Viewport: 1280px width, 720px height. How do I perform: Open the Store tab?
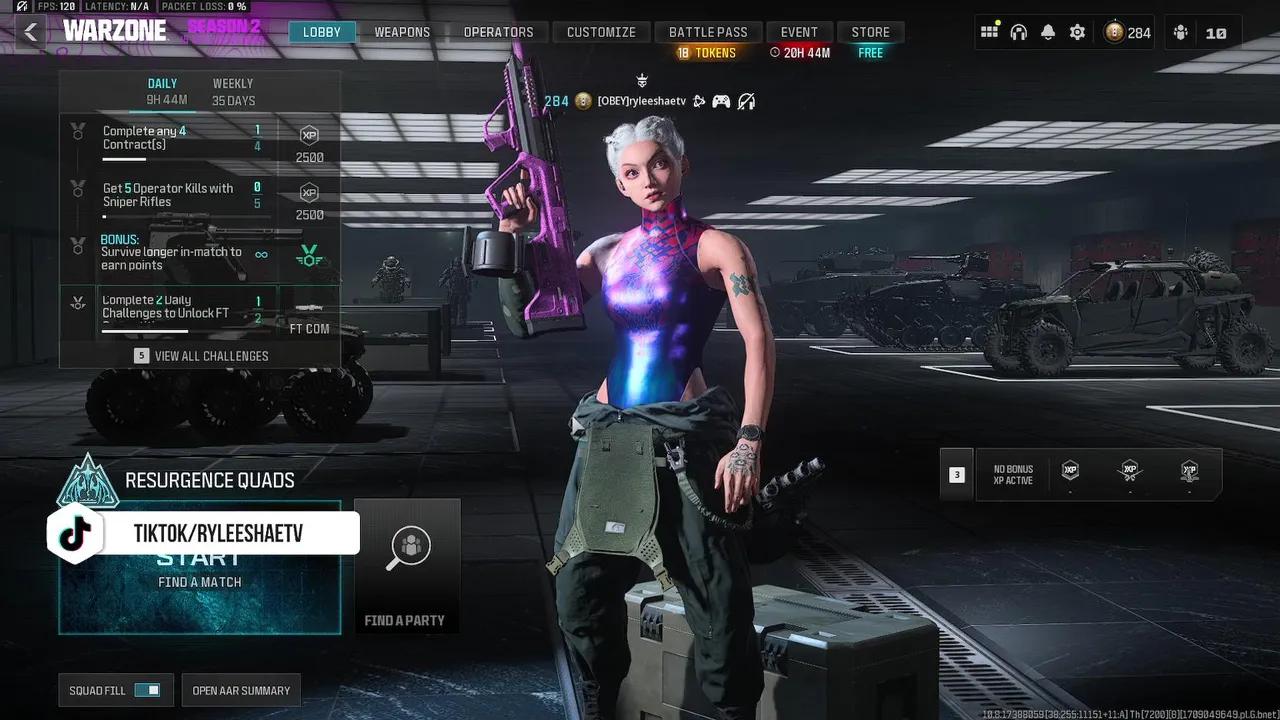[x=870, y=32]
